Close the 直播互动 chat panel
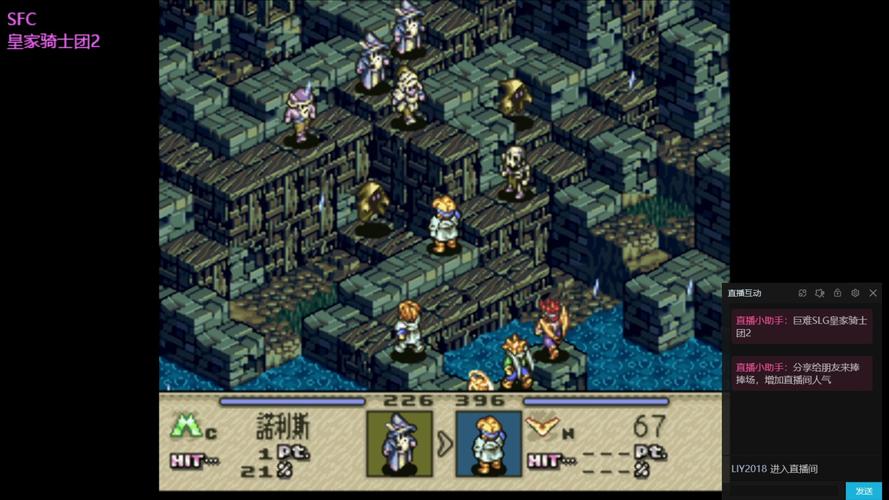 (873, 293)
